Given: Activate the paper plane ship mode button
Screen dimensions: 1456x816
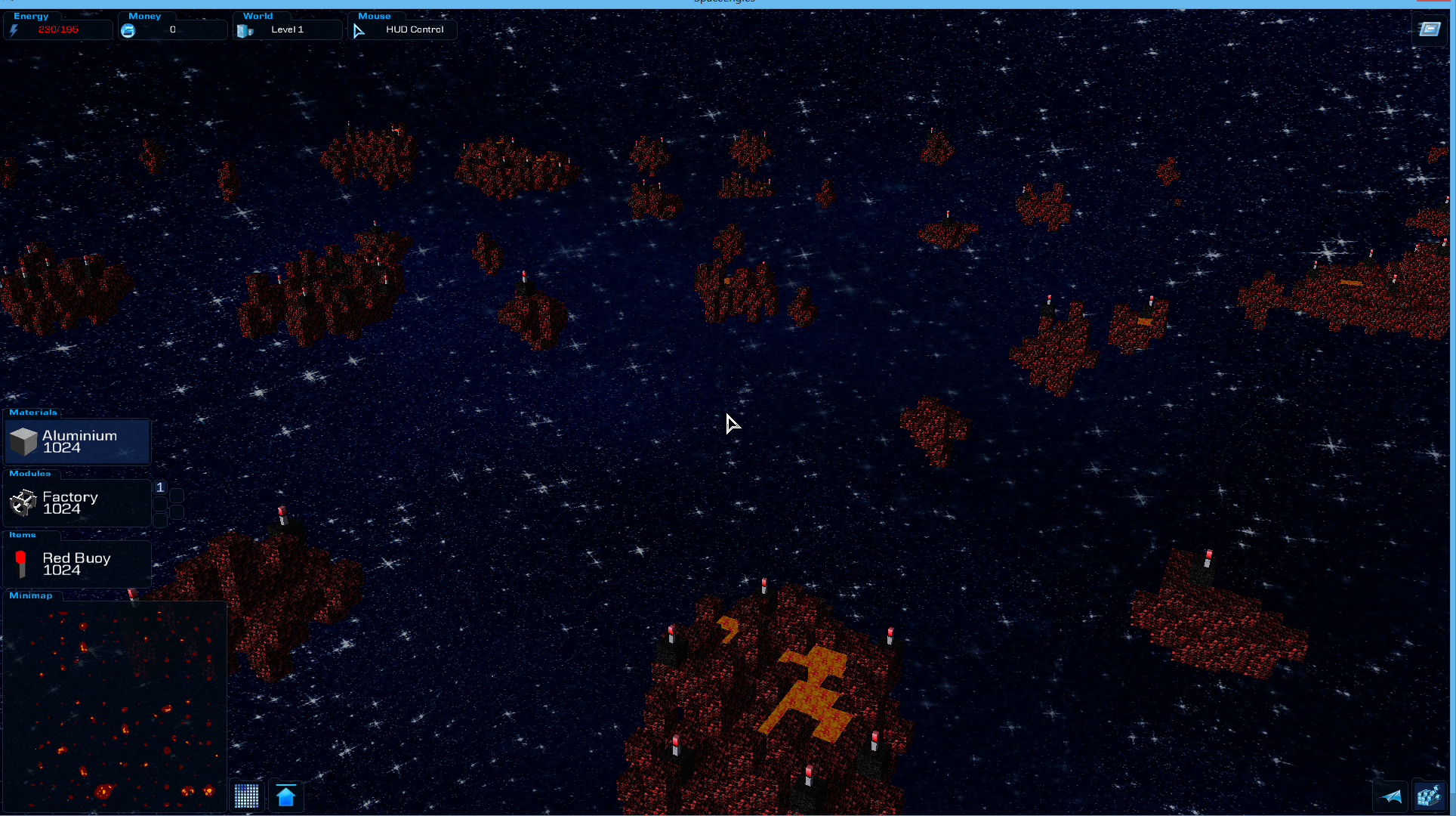Looking at the screenshot, I should 1390,796.
